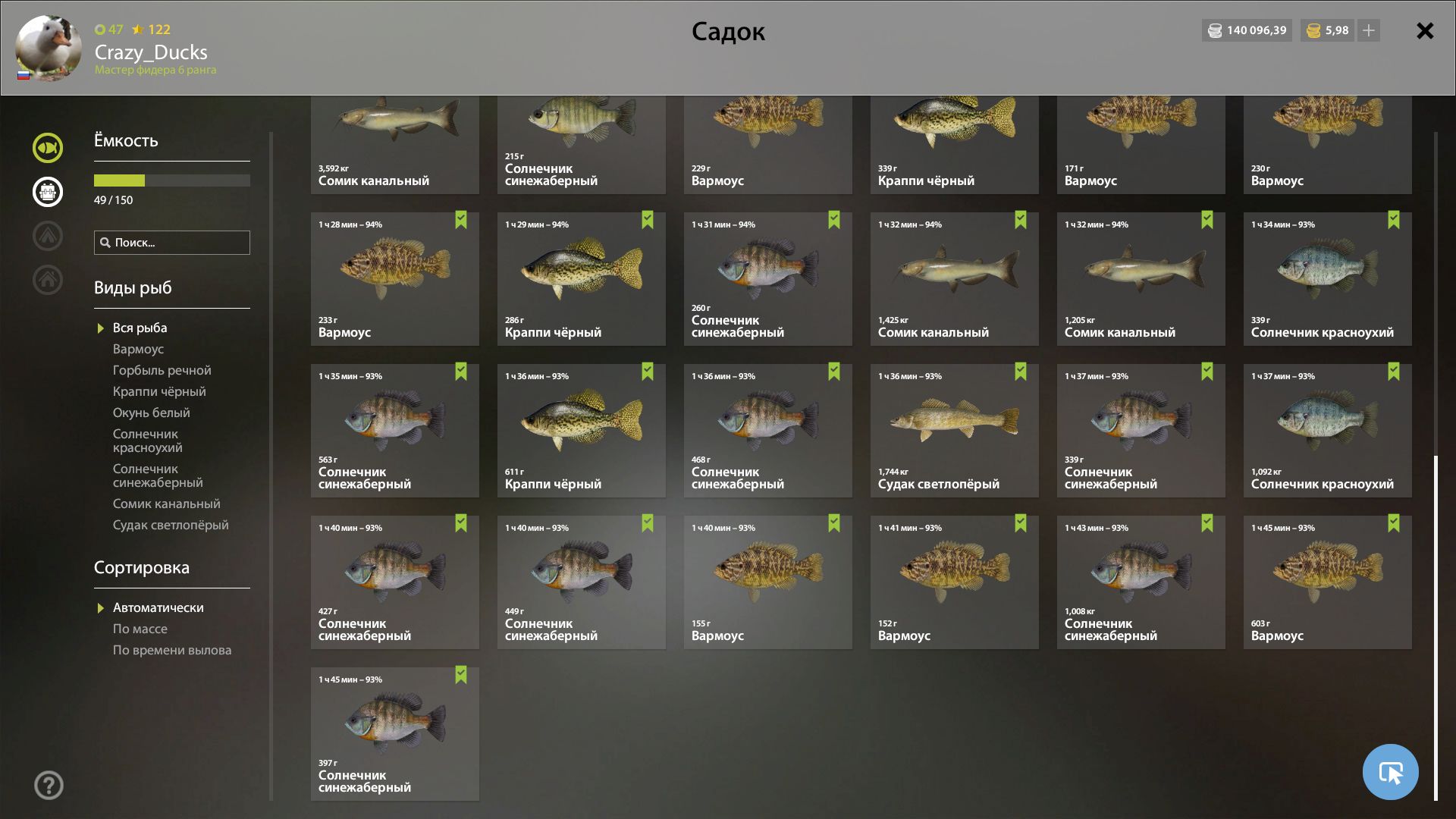This screenshot has height=819, width=1456.
Task: Open the help question mark button
Action: coord(49,785)
